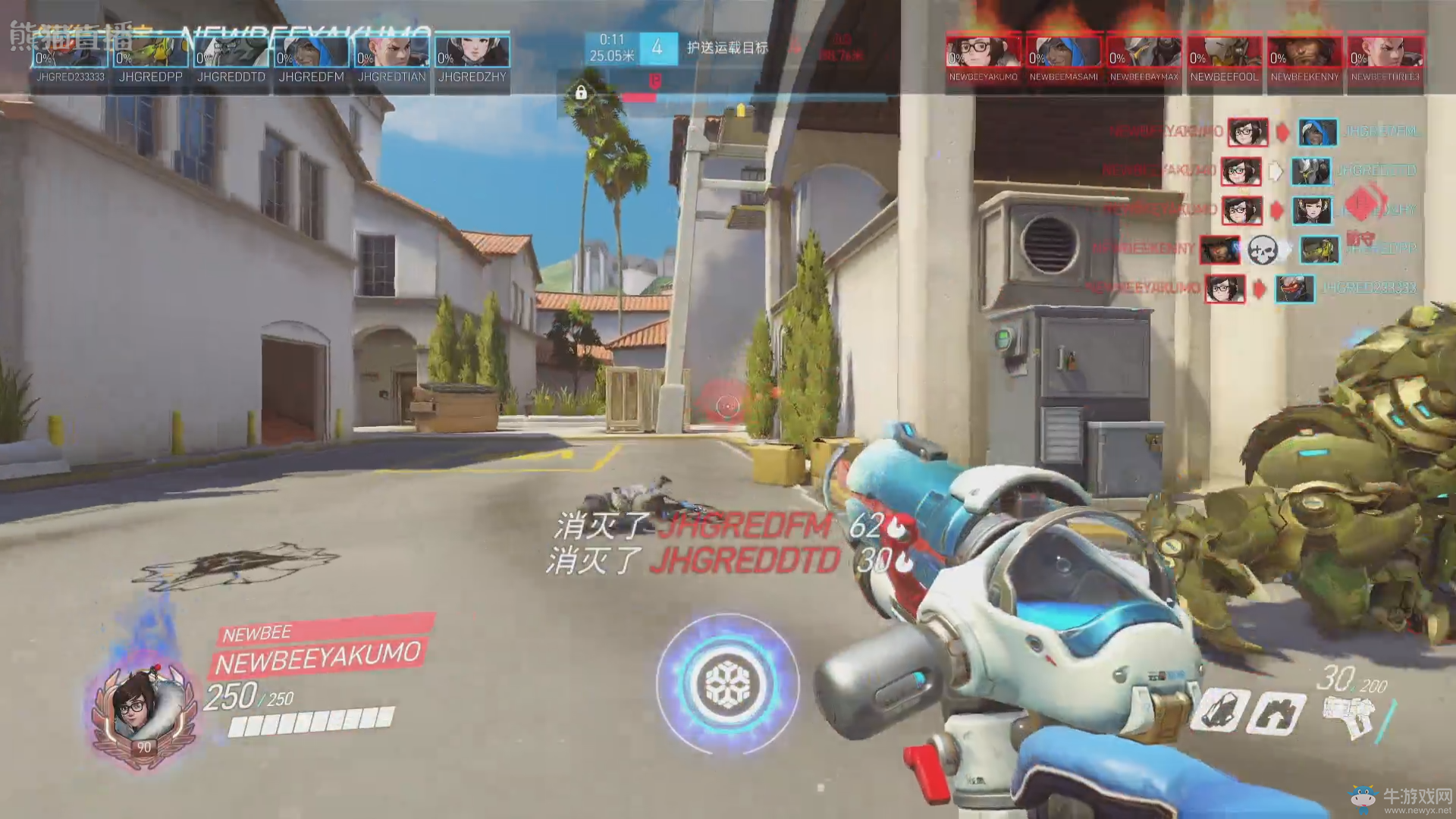Click JHGREDTIAN's hero portrait
The image size is (1456, 819).
391,52
